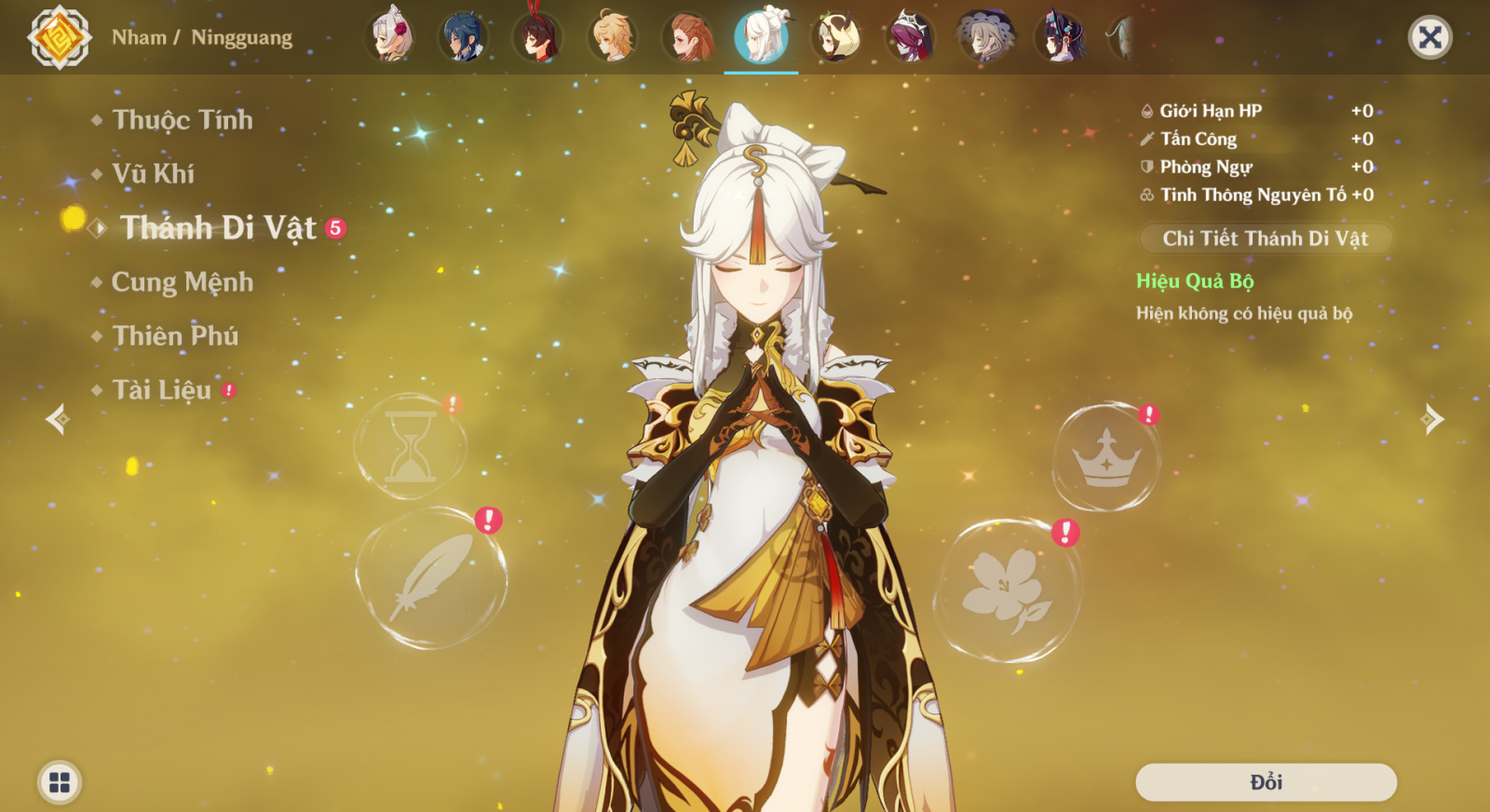Viewport: 1490px width, 812px height.
Task: Close the character screen with the X
Action: (1429, 37)
